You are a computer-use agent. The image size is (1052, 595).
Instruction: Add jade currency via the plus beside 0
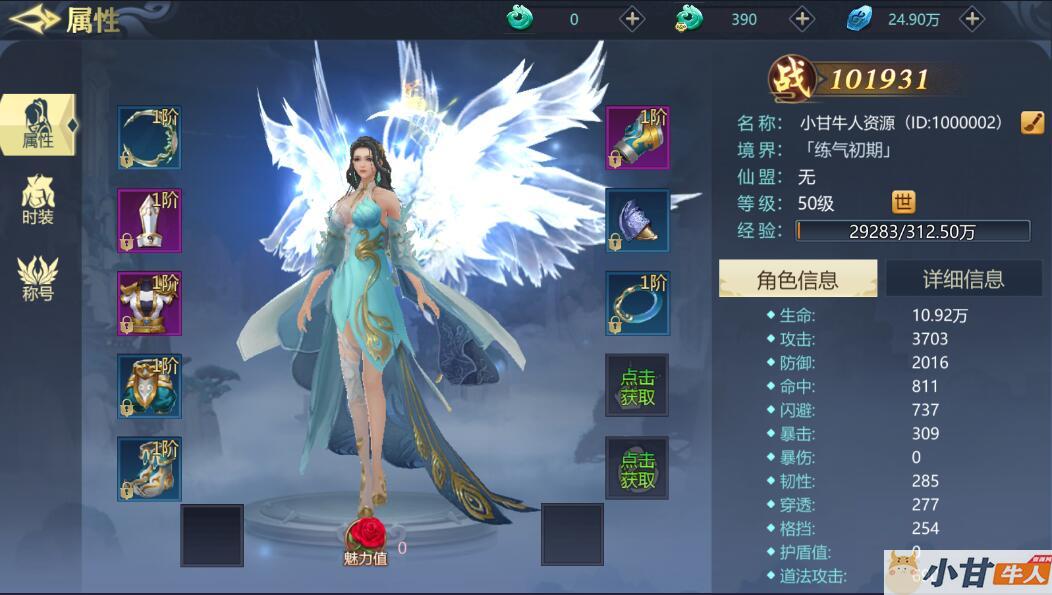click(x=632, y=18)
